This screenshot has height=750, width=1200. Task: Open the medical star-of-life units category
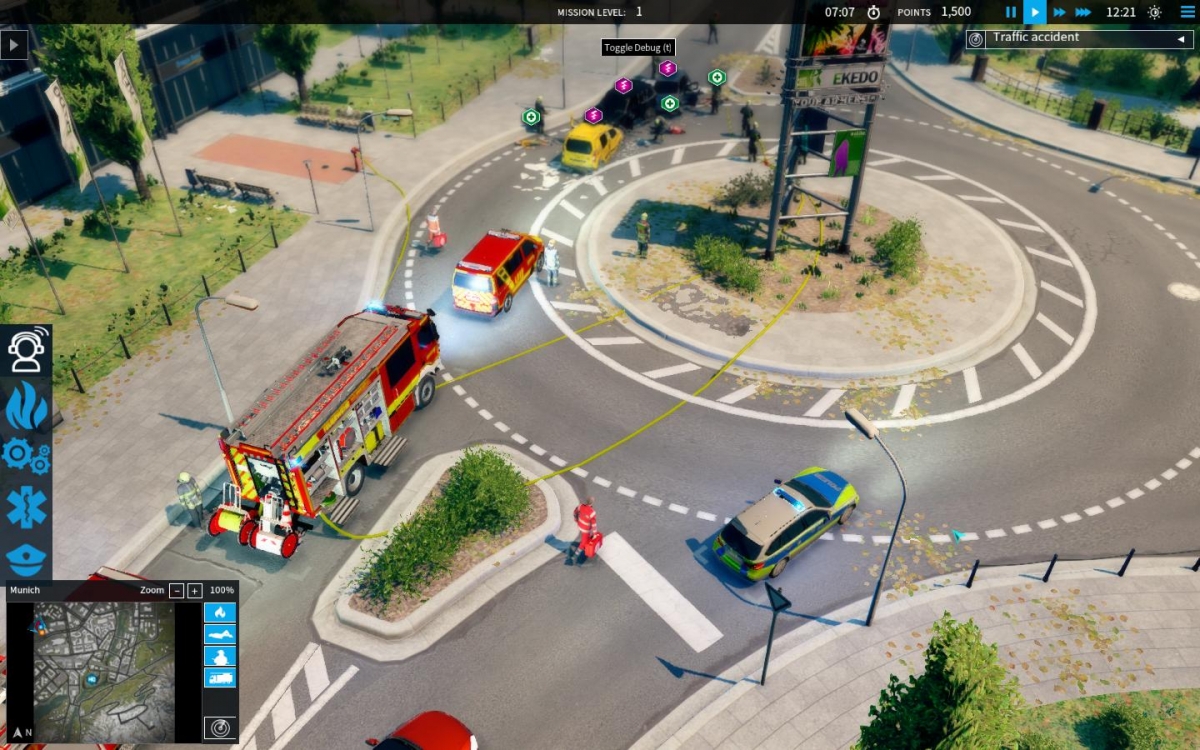[x=26, y=507]
